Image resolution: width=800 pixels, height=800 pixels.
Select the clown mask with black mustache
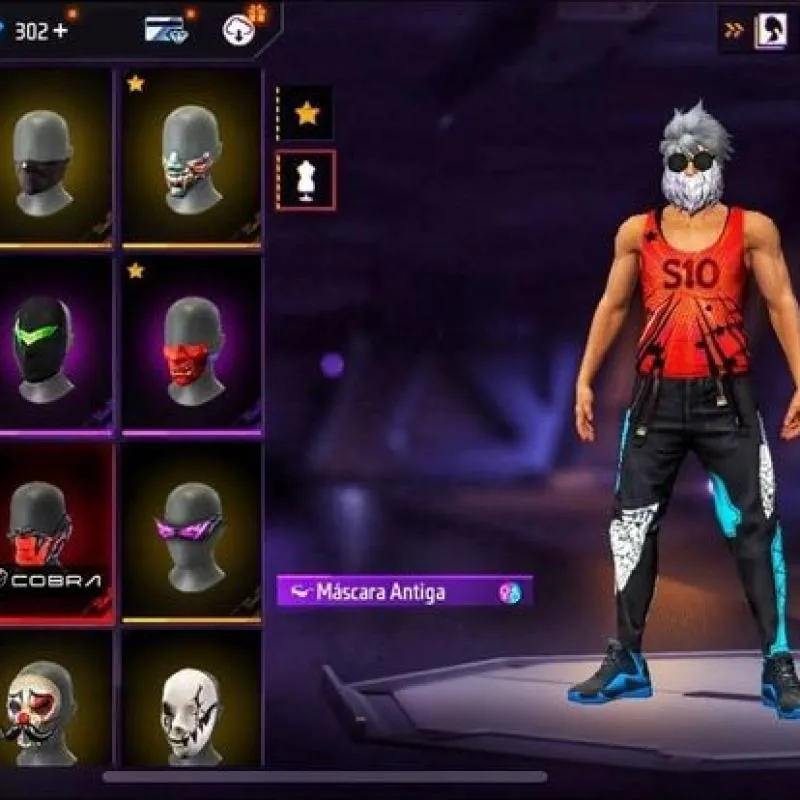[46, 710]
